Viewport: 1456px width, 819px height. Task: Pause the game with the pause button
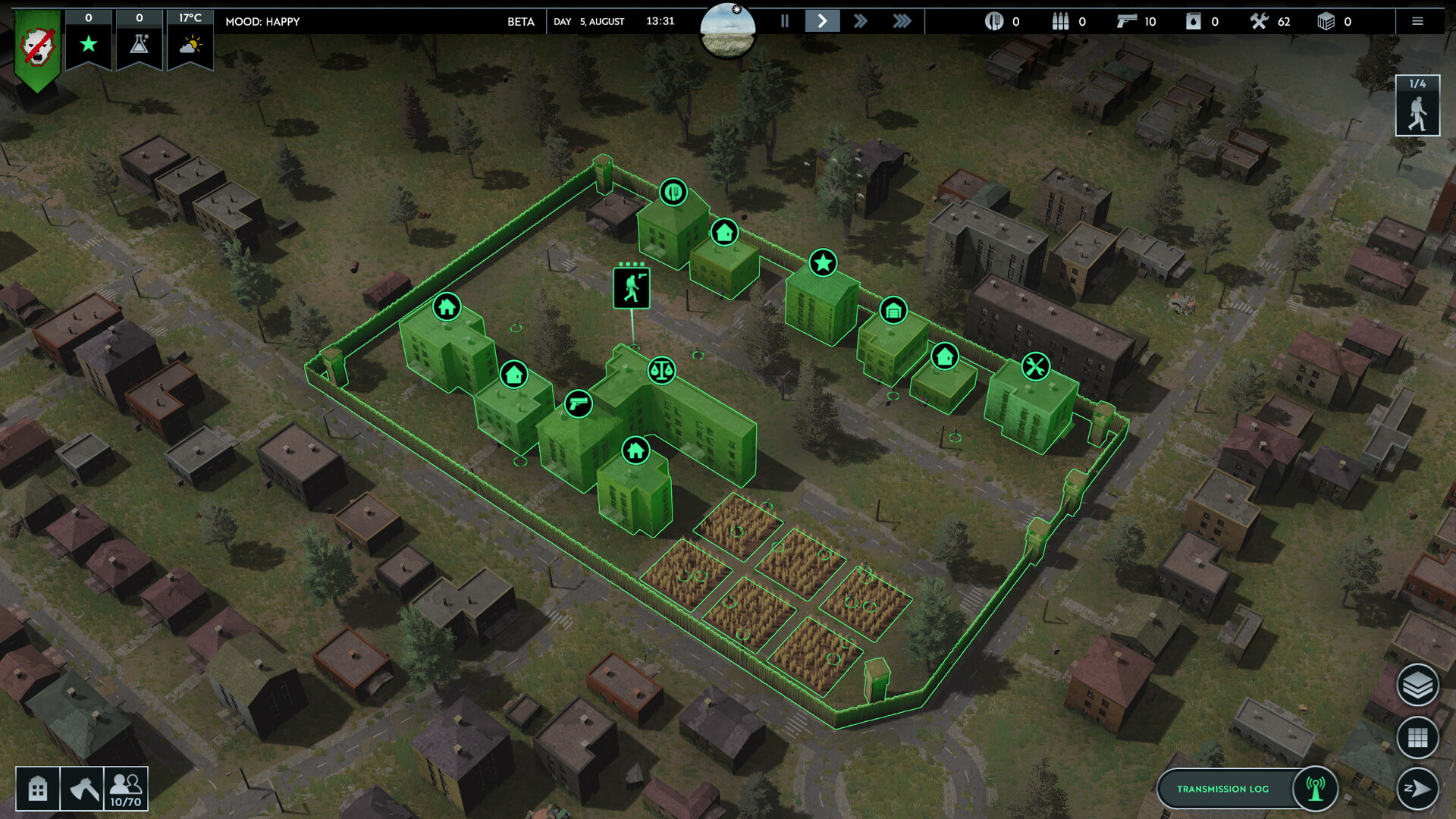click(785, 21)
